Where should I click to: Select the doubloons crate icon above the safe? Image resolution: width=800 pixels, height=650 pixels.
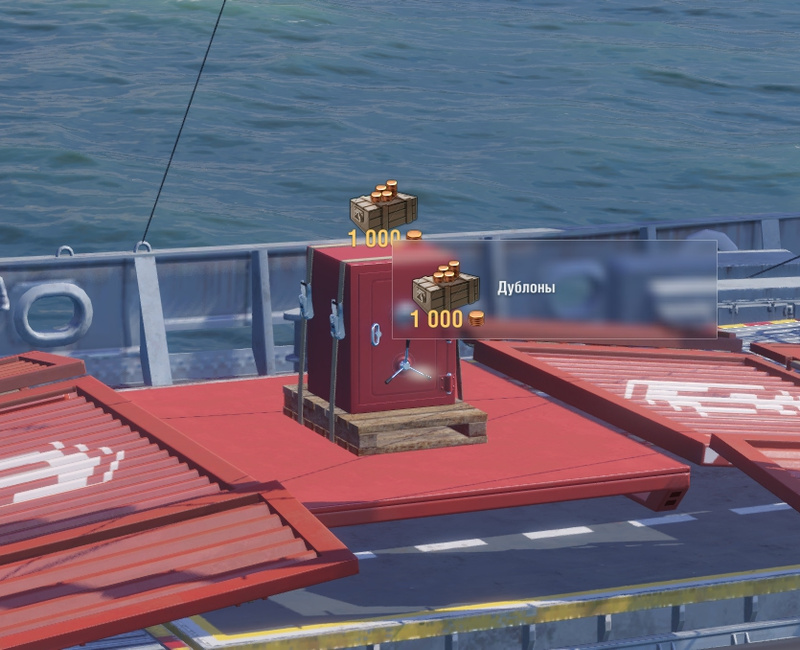(x=383, y=206)
